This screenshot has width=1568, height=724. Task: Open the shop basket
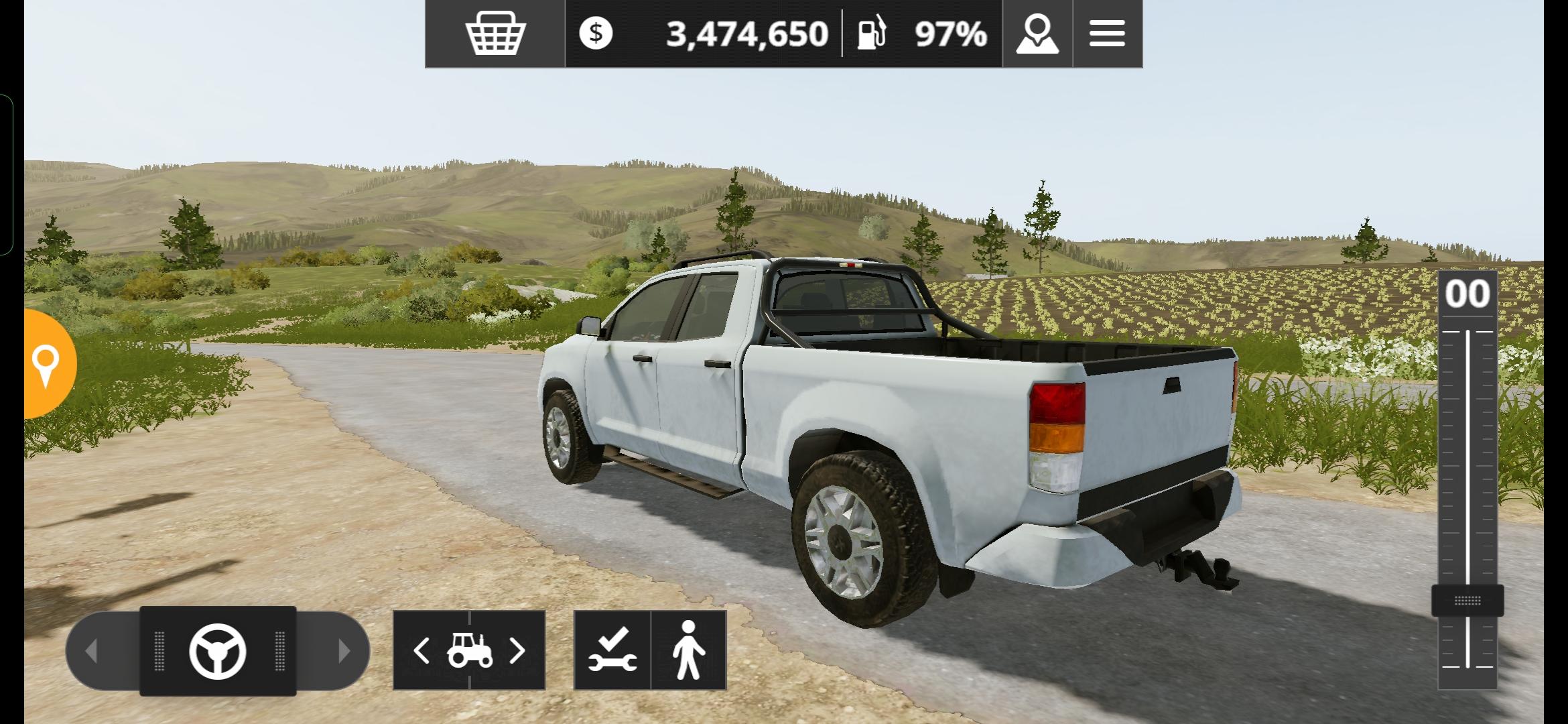495,34
